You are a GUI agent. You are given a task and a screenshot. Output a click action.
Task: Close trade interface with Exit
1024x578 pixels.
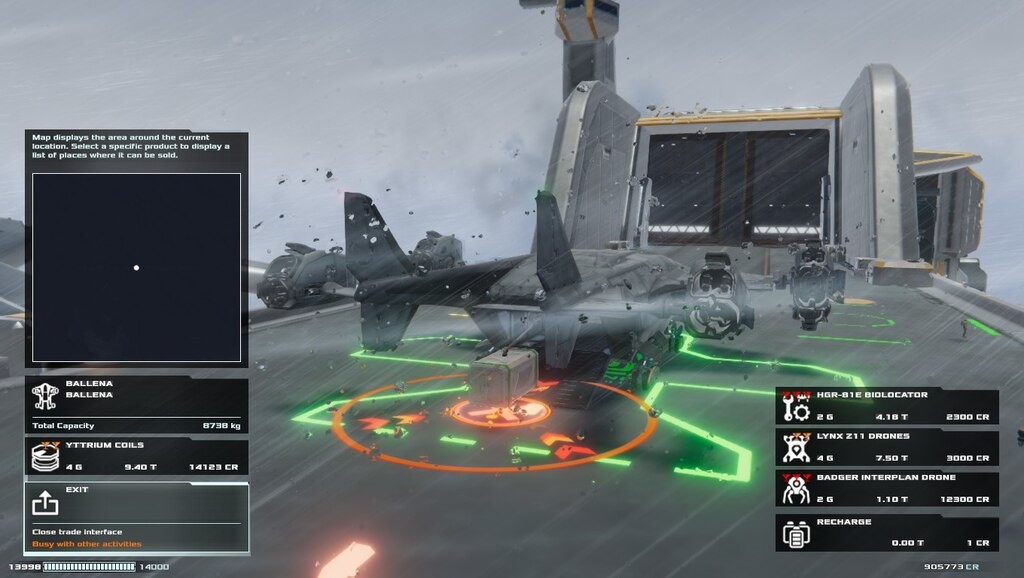click(136, 516)
